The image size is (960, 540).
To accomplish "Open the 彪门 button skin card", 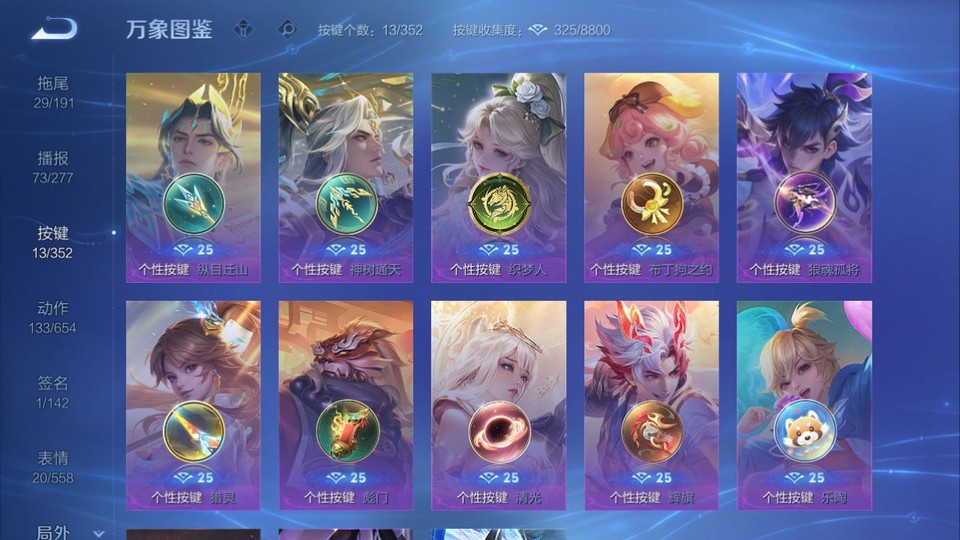I will tap(346, 405).
